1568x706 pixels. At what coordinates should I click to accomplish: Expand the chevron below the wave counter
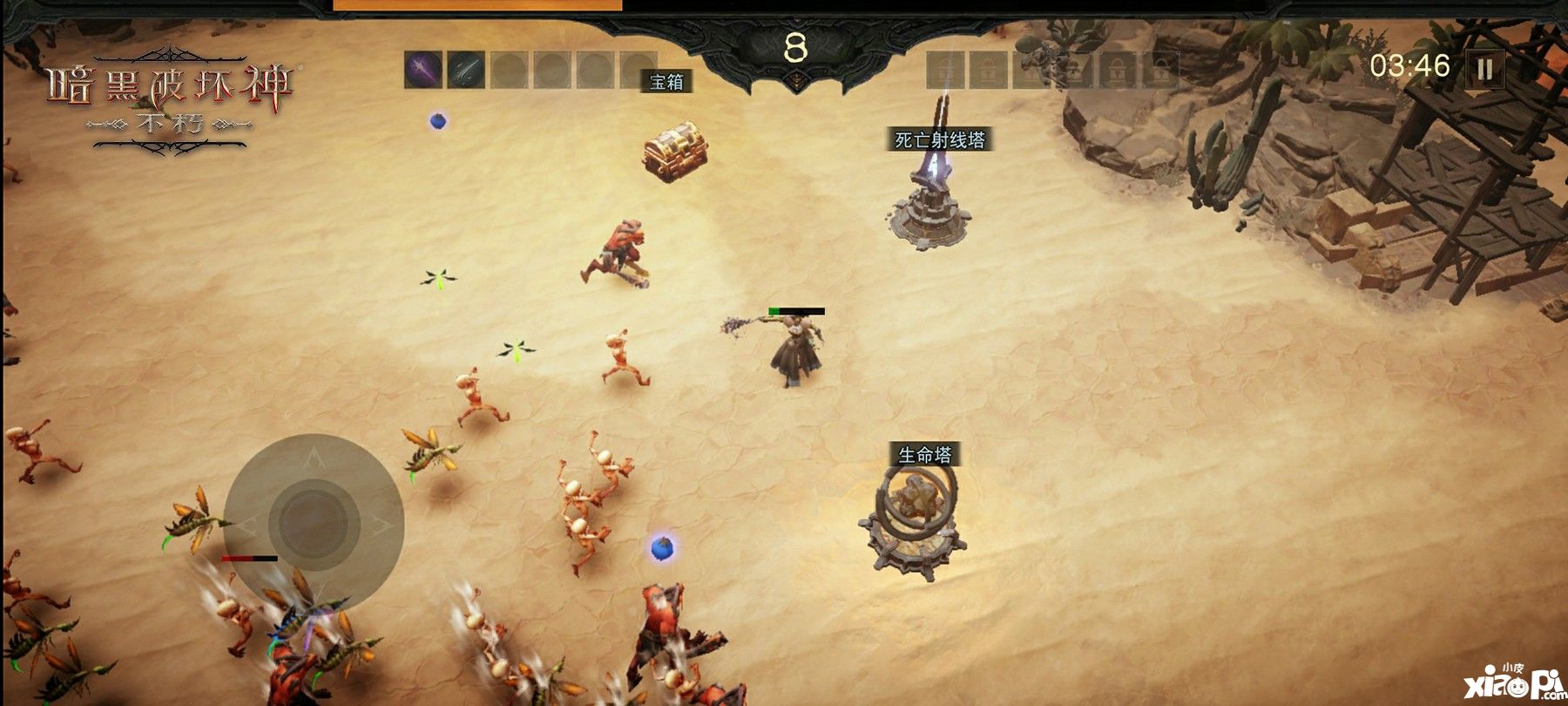(795, 80)
